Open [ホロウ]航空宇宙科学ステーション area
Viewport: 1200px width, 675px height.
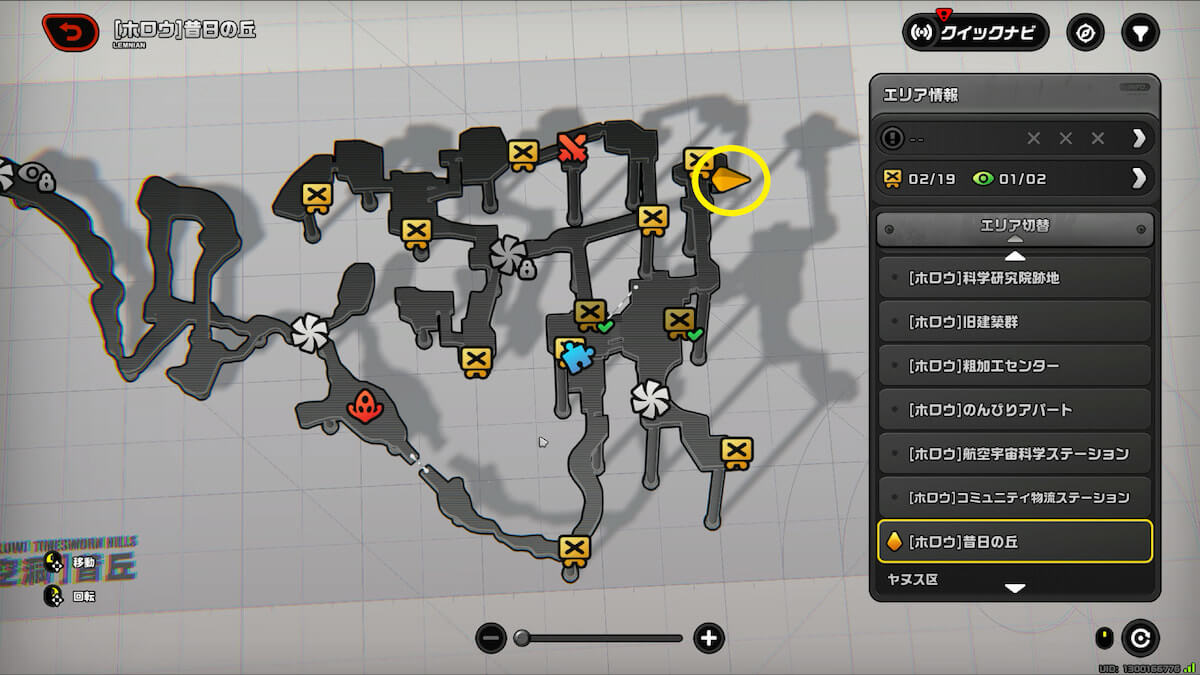[x=1014, y=454]
